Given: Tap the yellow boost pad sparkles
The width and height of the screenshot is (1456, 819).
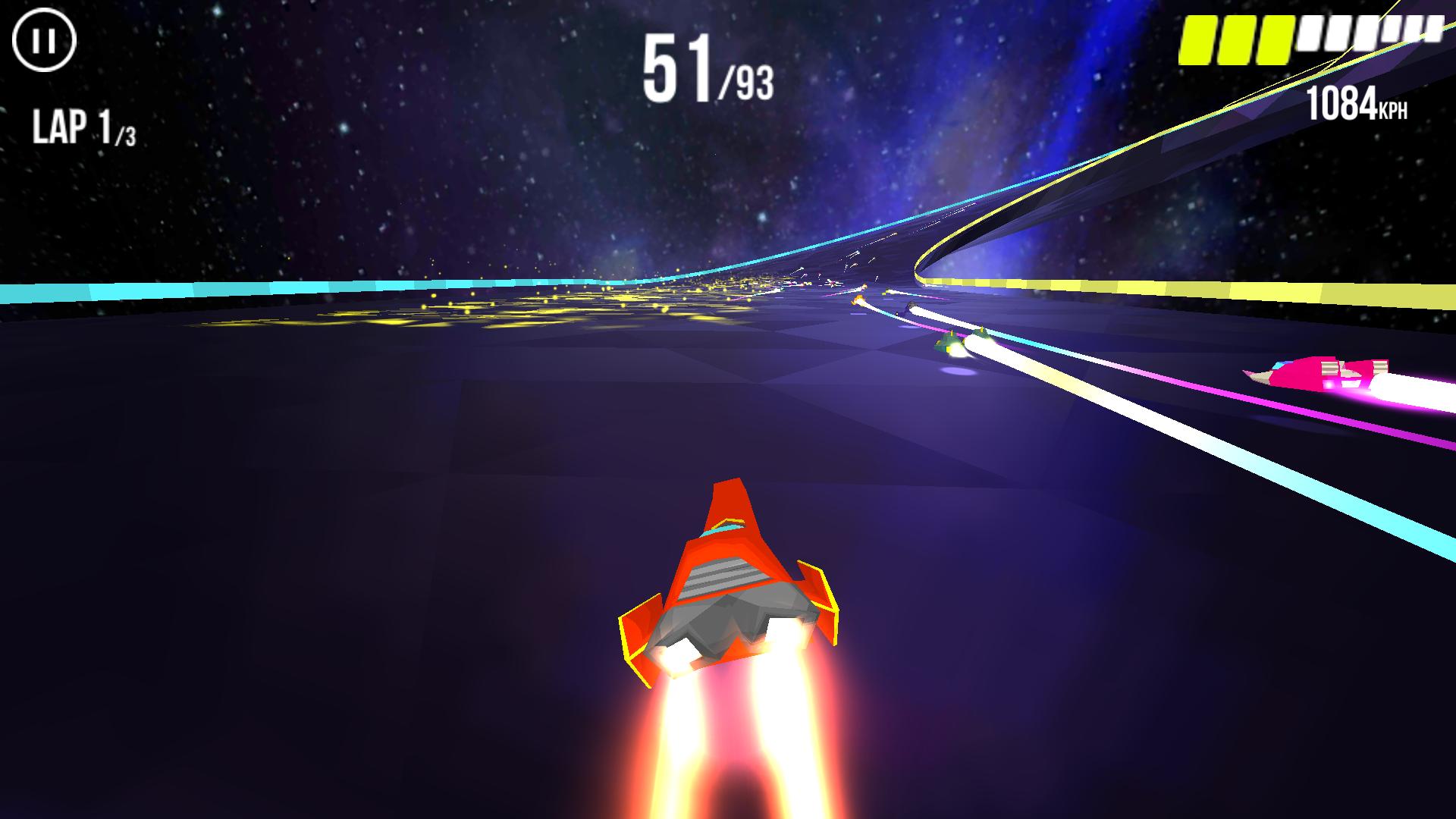Looking at the screenshot, I should click(x=607, y=303).
